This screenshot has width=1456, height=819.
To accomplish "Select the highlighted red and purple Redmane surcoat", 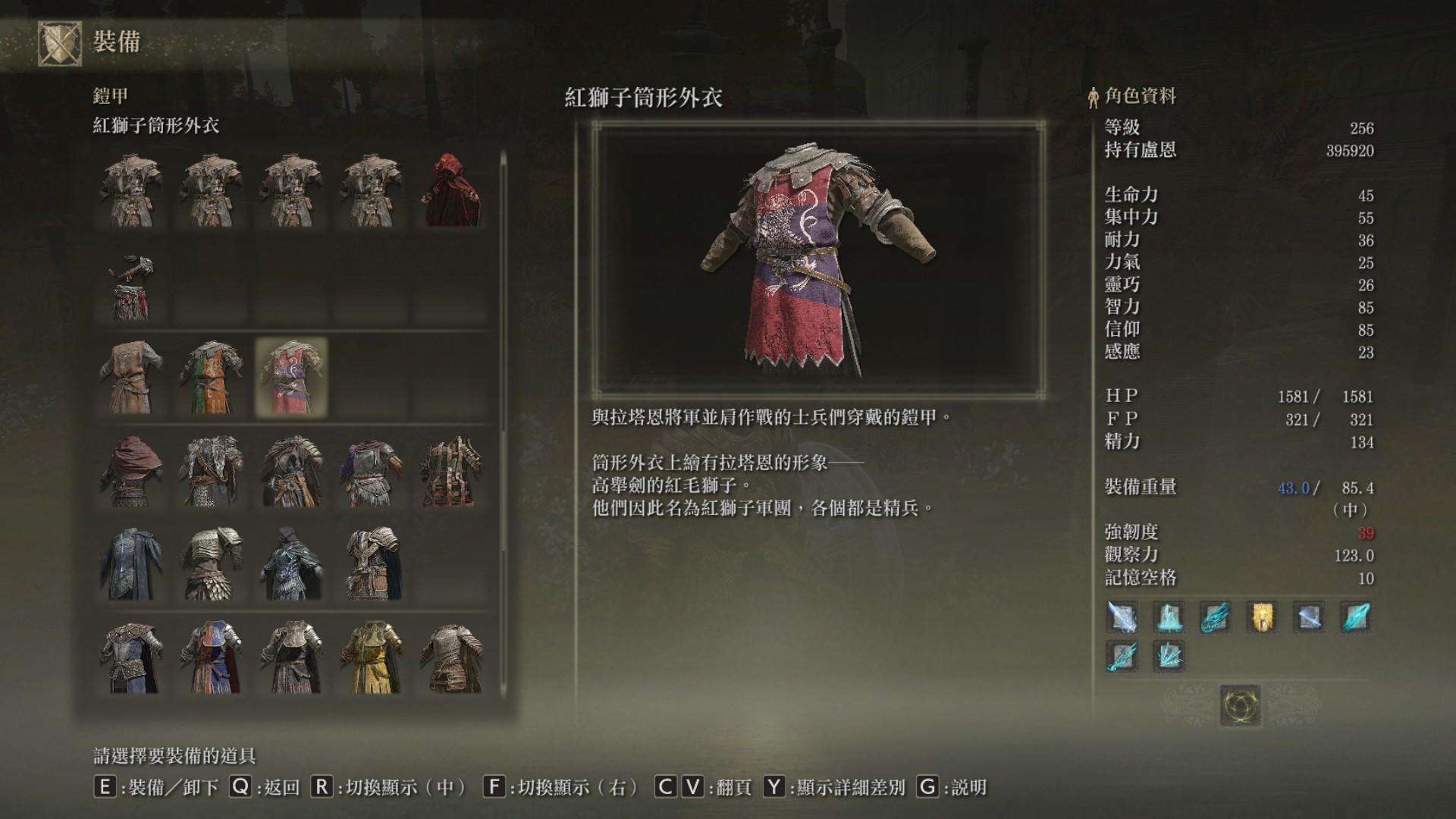I will [x=291, y=377].
